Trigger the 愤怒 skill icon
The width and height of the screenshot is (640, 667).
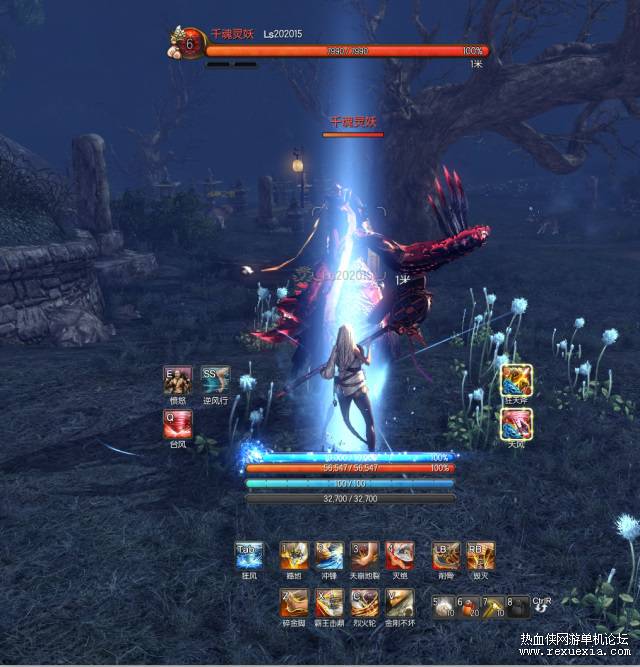[x=178, y=381]
